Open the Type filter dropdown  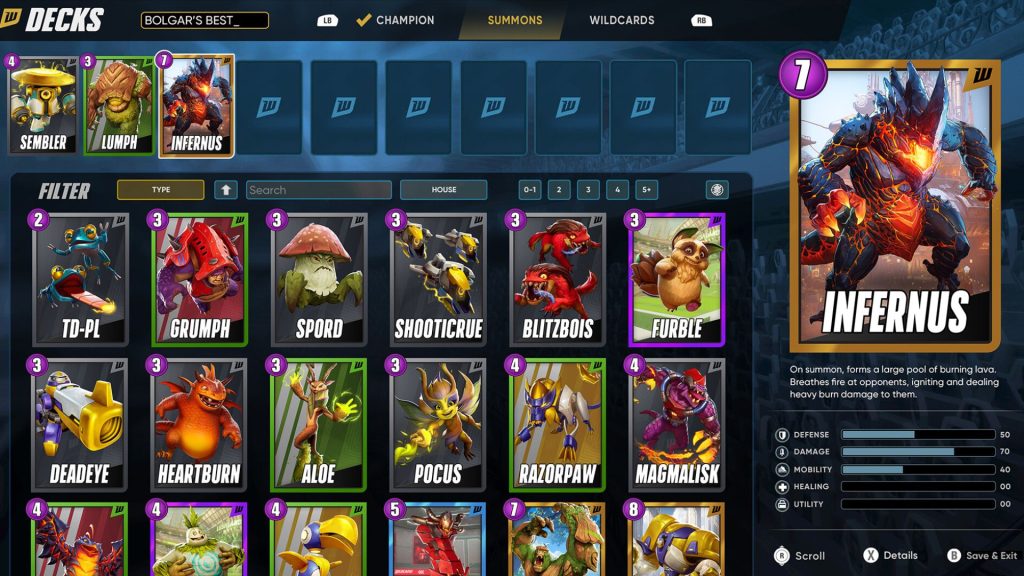pos(160,190)
